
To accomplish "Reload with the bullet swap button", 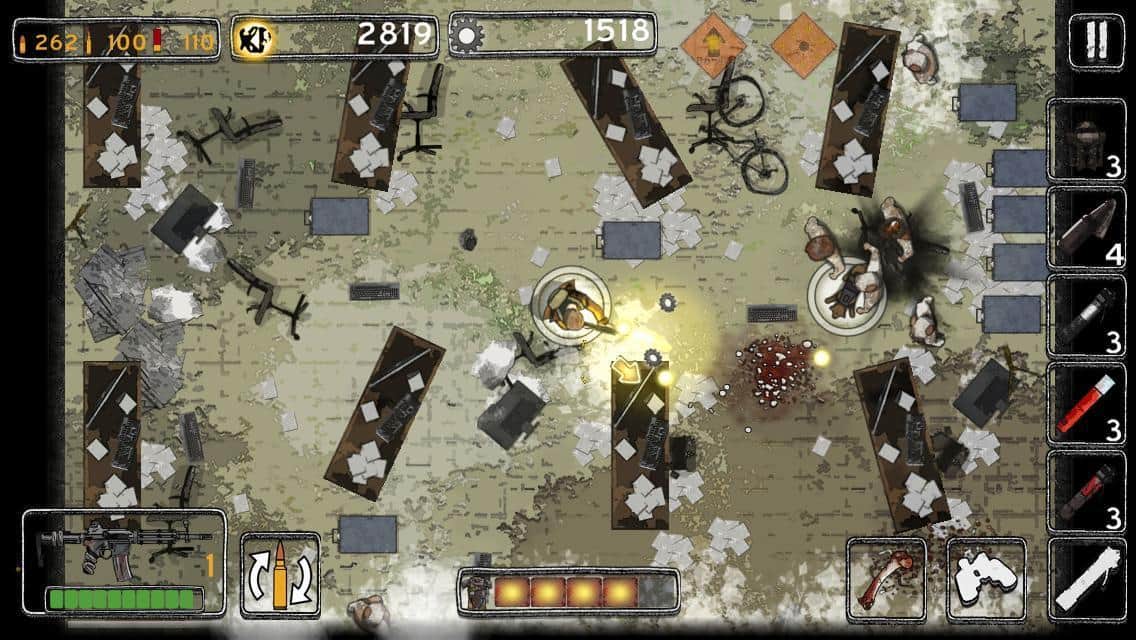I will tap(281, 575).
